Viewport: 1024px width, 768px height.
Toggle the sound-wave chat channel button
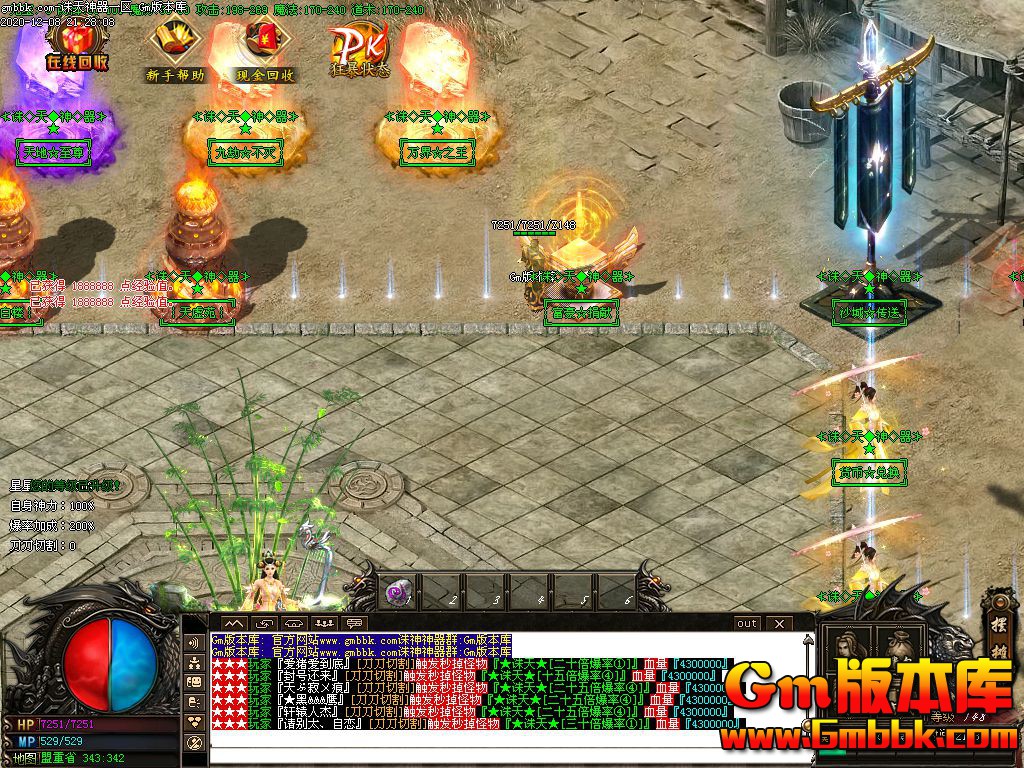point(195,641)
